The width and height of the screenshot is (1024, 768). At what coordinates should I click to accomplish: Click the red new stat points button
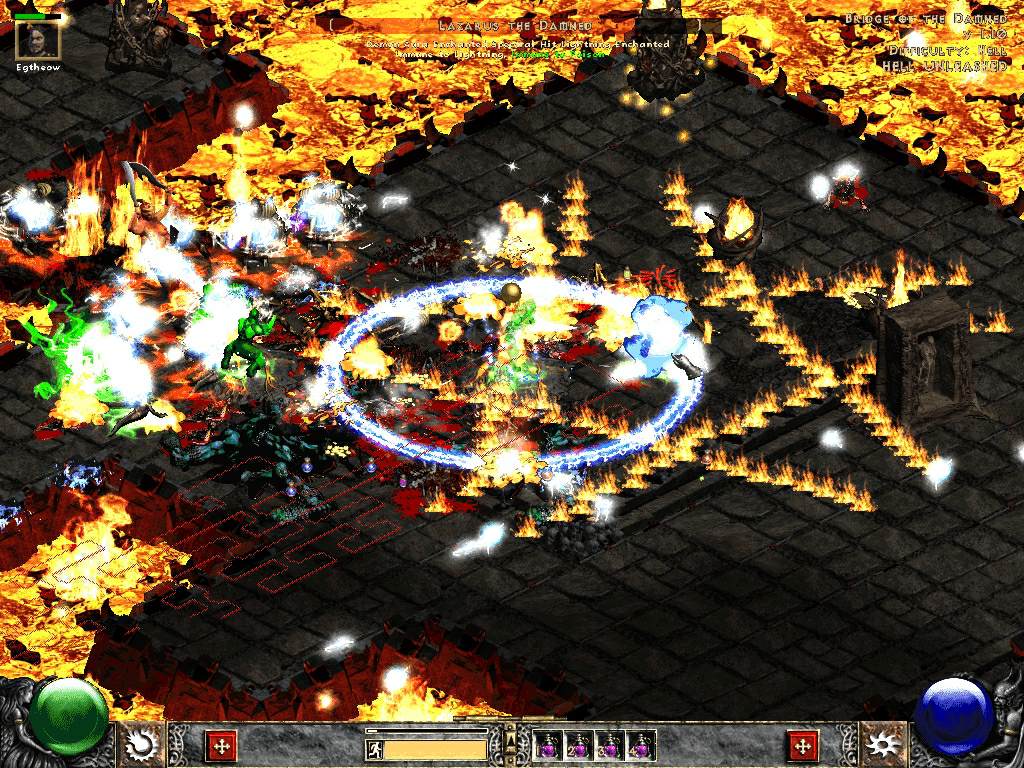220,745
